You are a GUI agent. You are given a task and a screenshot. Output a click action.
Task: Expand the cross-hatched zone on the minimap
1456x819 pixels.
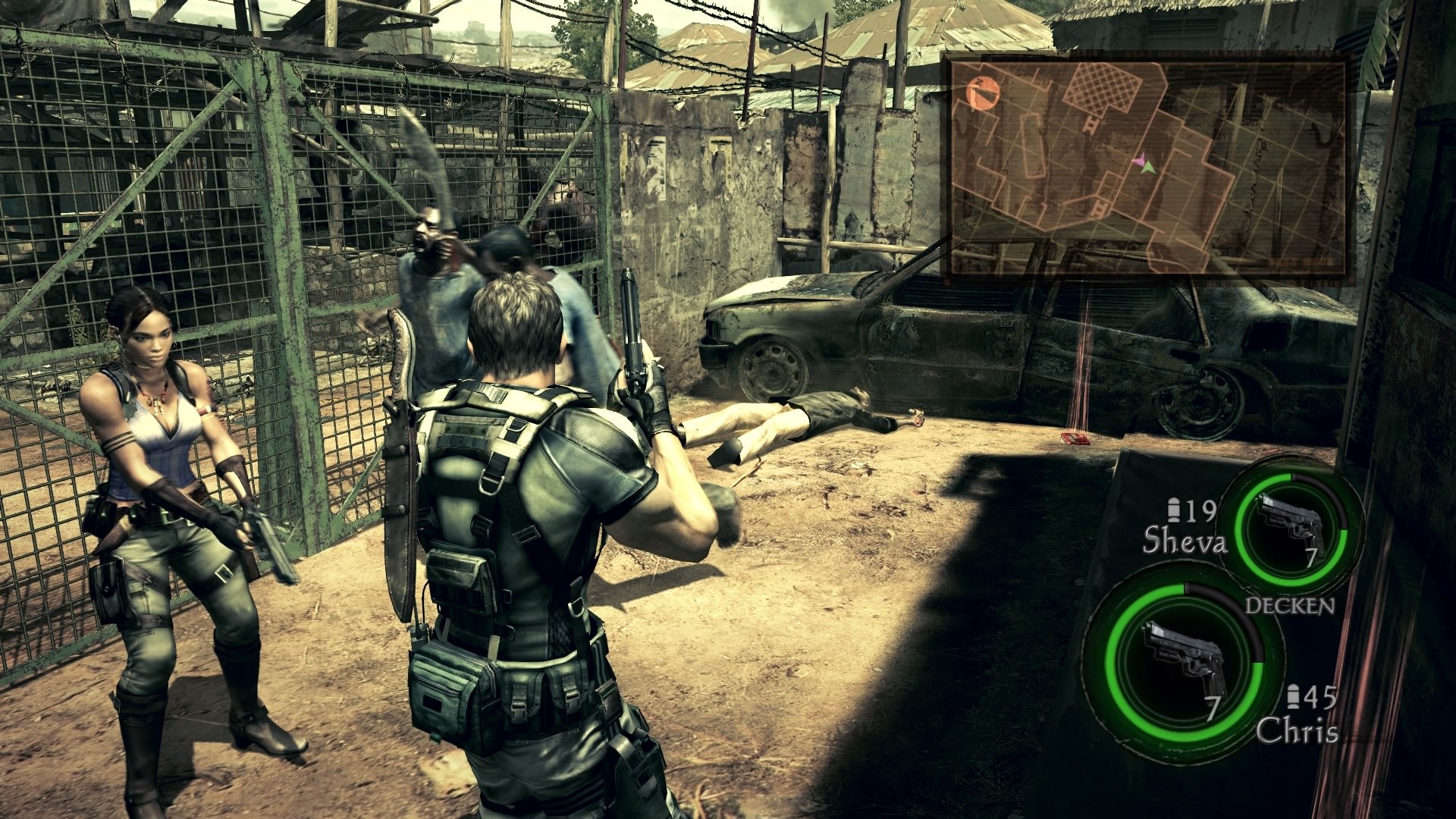(1101, 88)
